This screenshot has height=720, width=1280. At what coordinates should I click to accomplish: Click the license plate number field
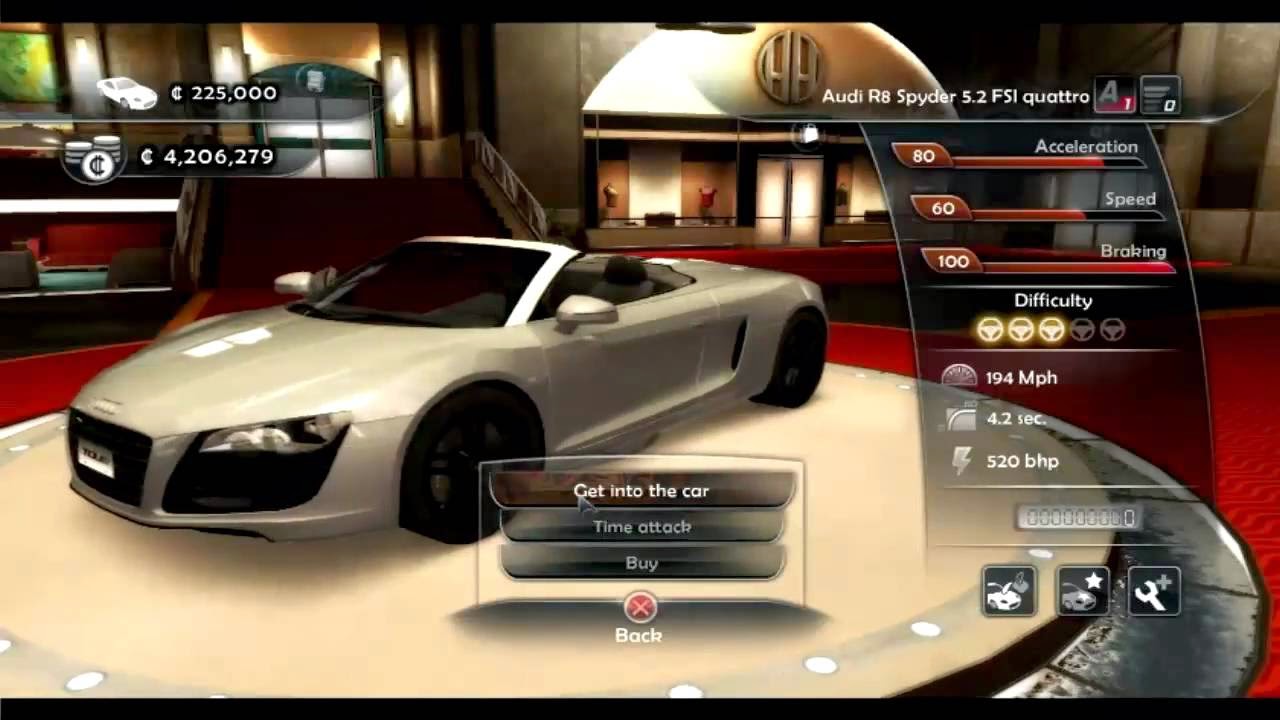1077,518
